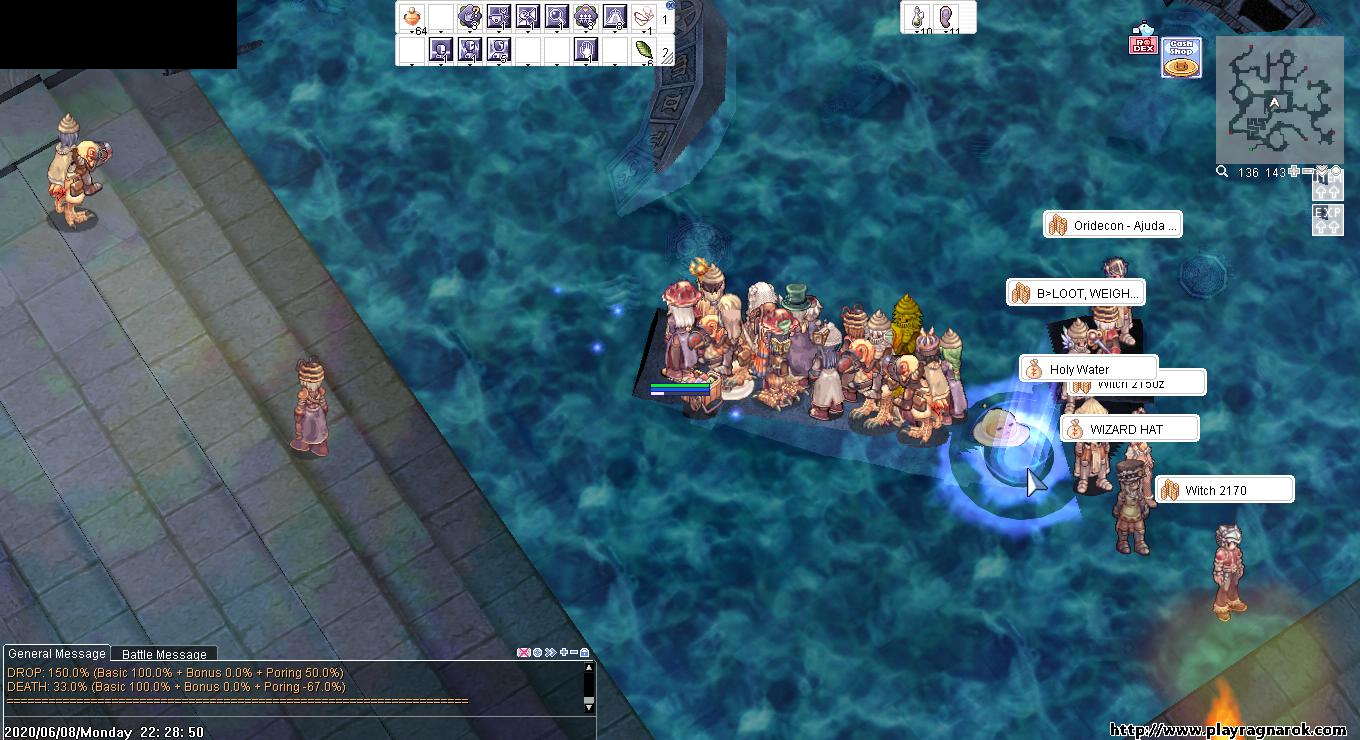
Task: Open the RODEX mail icon
Action: (x=1142, y=40)
